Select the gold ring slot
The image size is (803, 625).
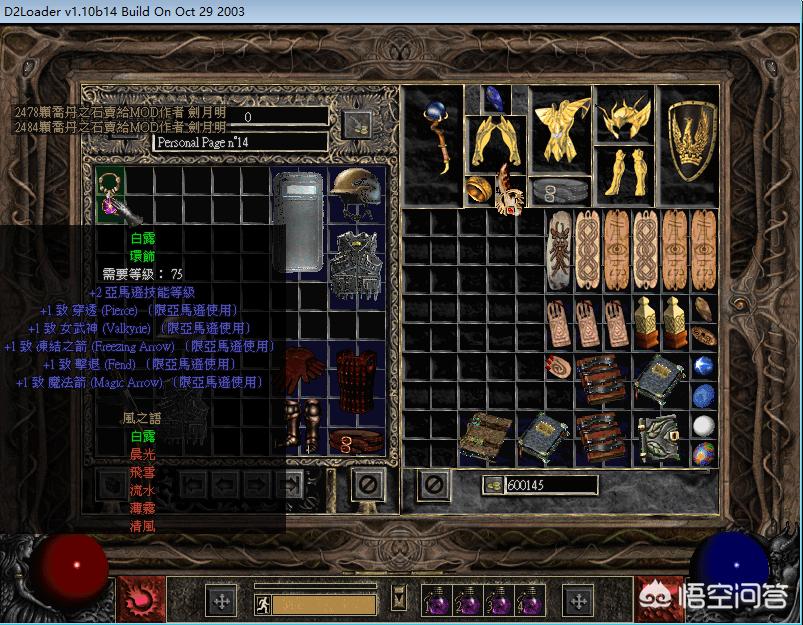(x=478, y=190)
